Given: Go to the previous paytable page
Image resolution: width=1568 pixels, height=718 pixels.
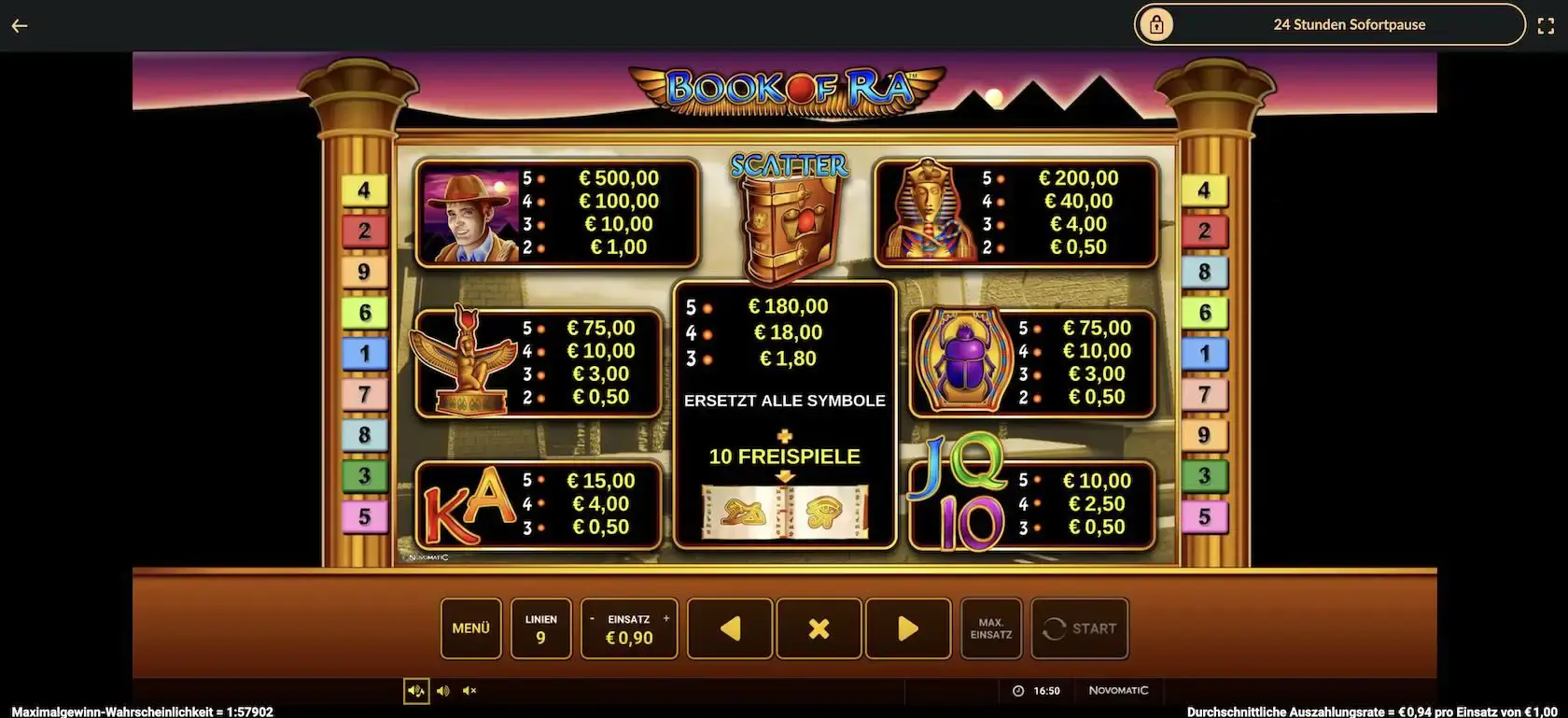Looking at the screenshot, I should pos(730,628).
